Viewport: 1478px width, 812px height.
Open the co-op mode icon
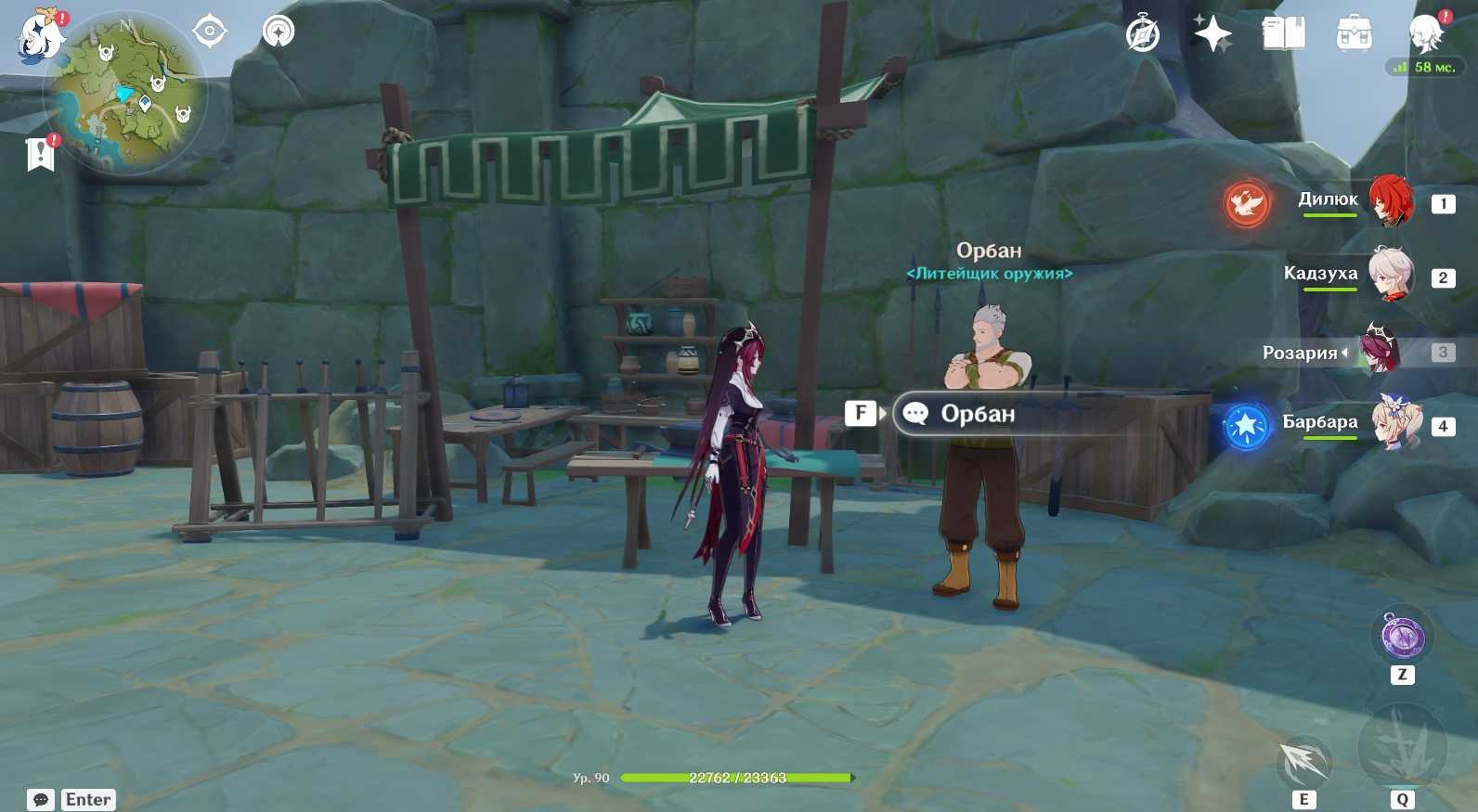(x=278, y=32)
